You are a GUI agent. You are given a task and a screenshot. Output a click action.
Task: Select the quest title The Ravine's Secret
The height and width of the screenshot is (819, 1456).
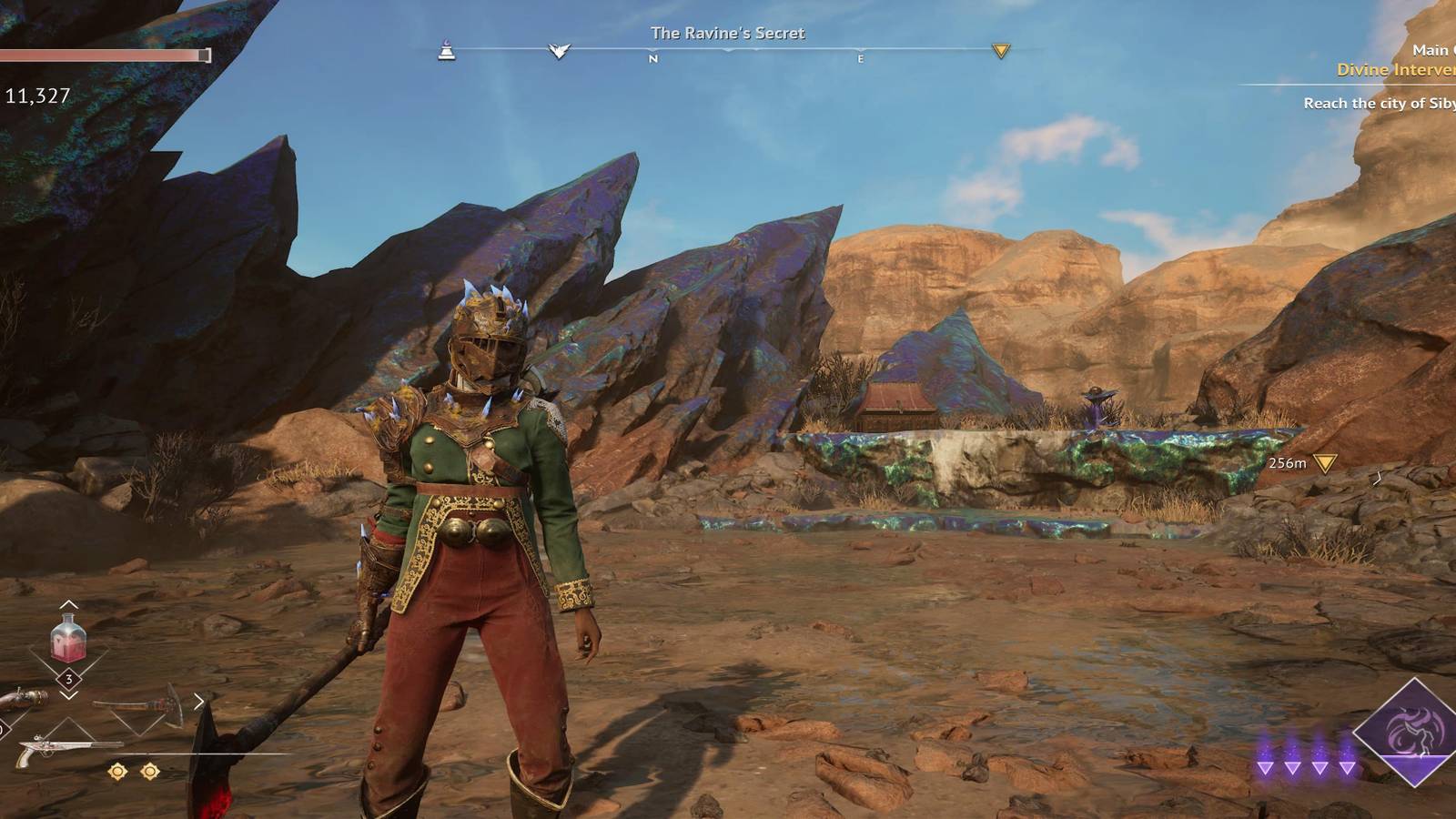(728, 32)
